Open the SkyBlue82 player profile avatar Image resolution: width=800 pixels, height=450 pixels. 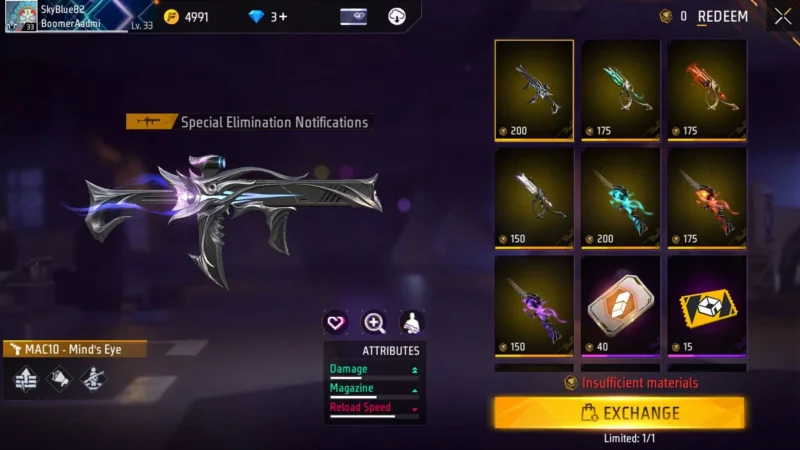click(x=21, y=16)
